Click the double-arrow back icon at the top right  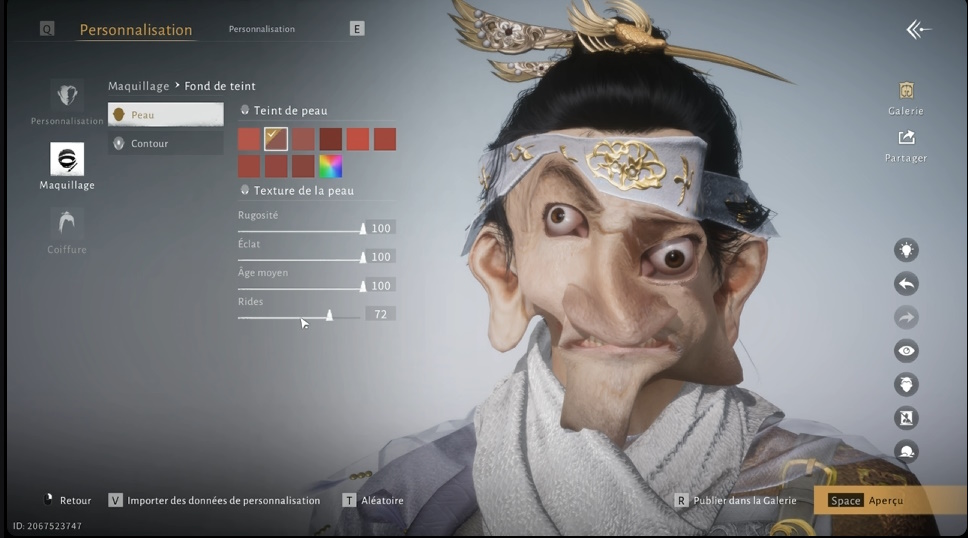pos(918,30)
